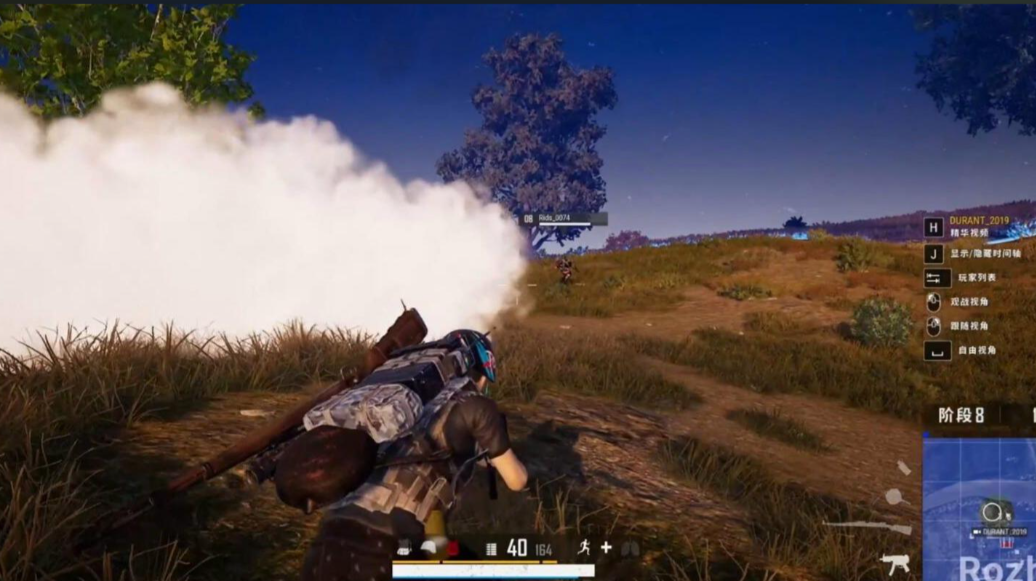
Task: Click the plus-sign healing boost icon
Action: click(606, 547)
